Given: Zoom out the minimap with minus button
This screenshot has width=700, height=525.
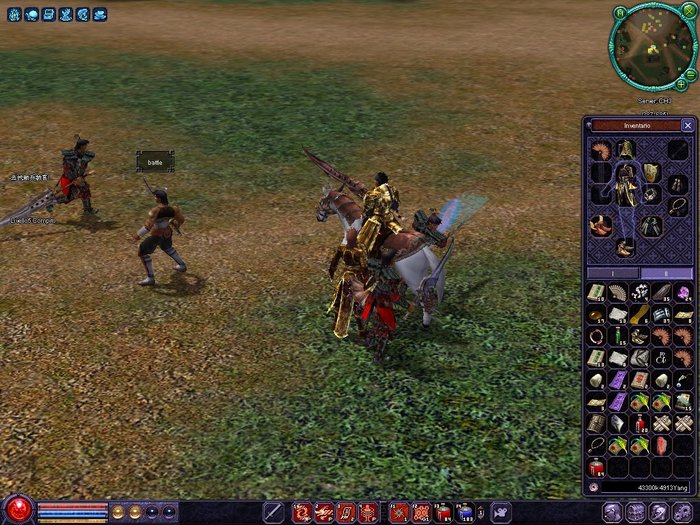Looking at the screenshot, I should coord(691,73).
